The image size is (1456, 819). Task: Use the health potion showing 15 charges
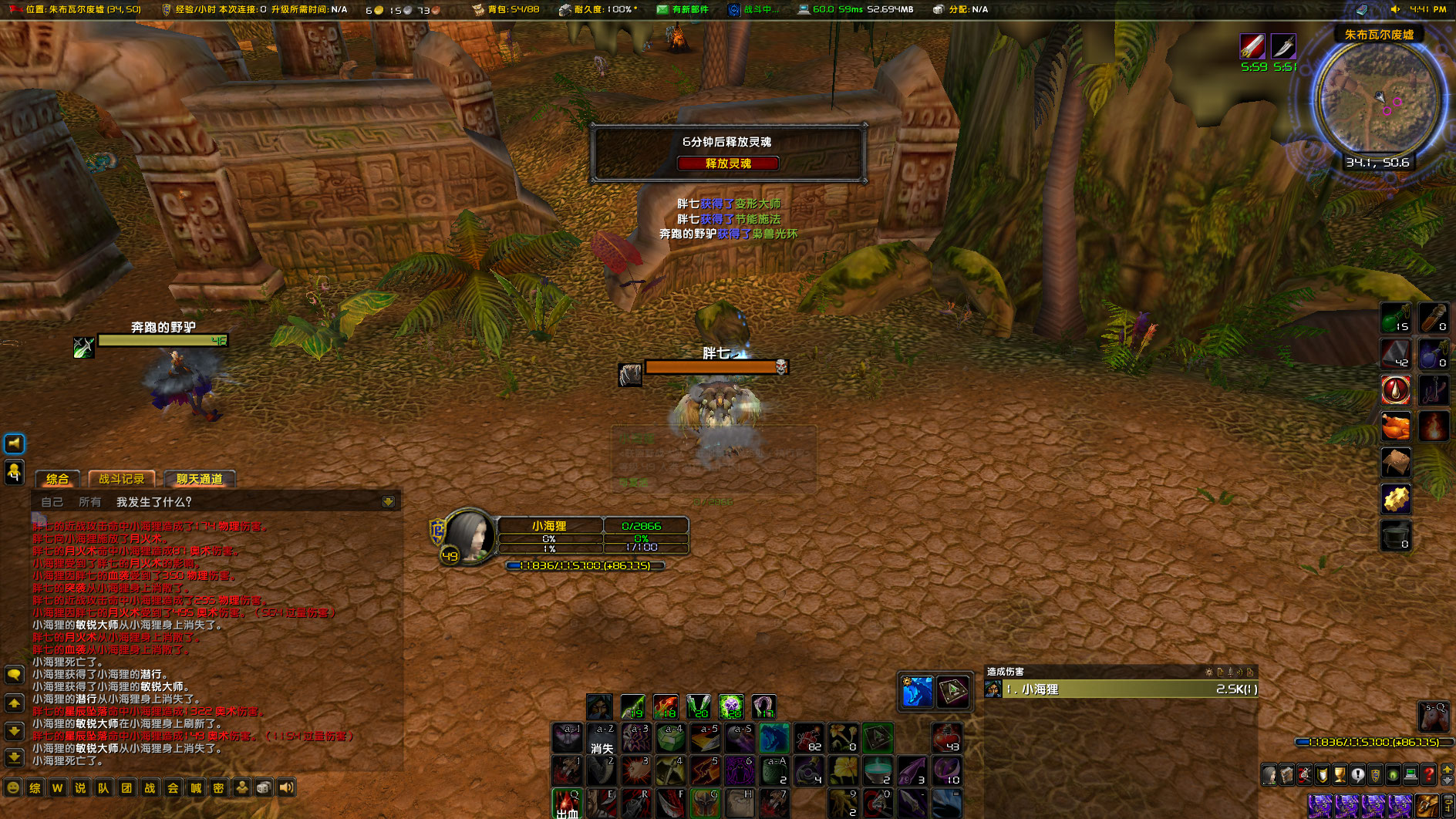pos(1396,318)
